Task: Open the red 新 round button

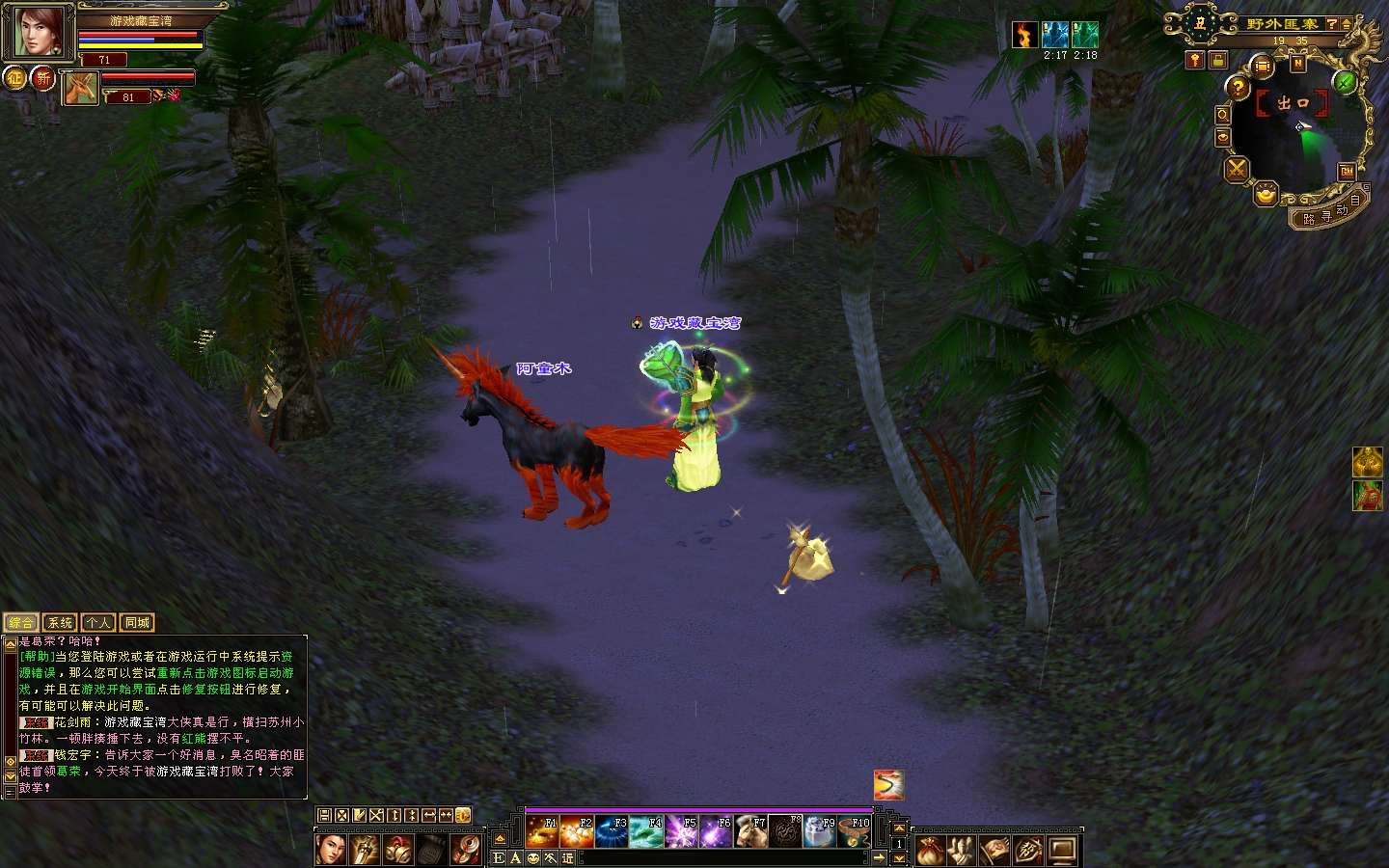Action: 42,78
